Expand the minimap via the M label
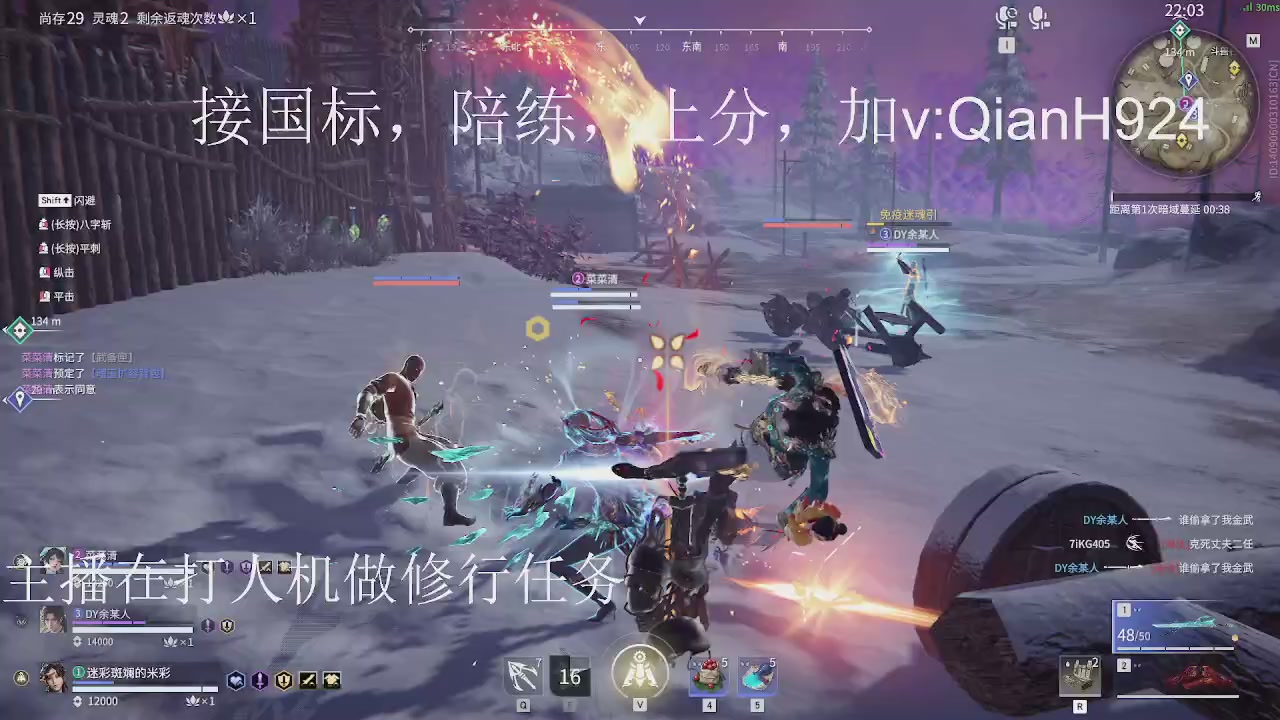The image size is (1280, 720). [x=1253, y=41]
